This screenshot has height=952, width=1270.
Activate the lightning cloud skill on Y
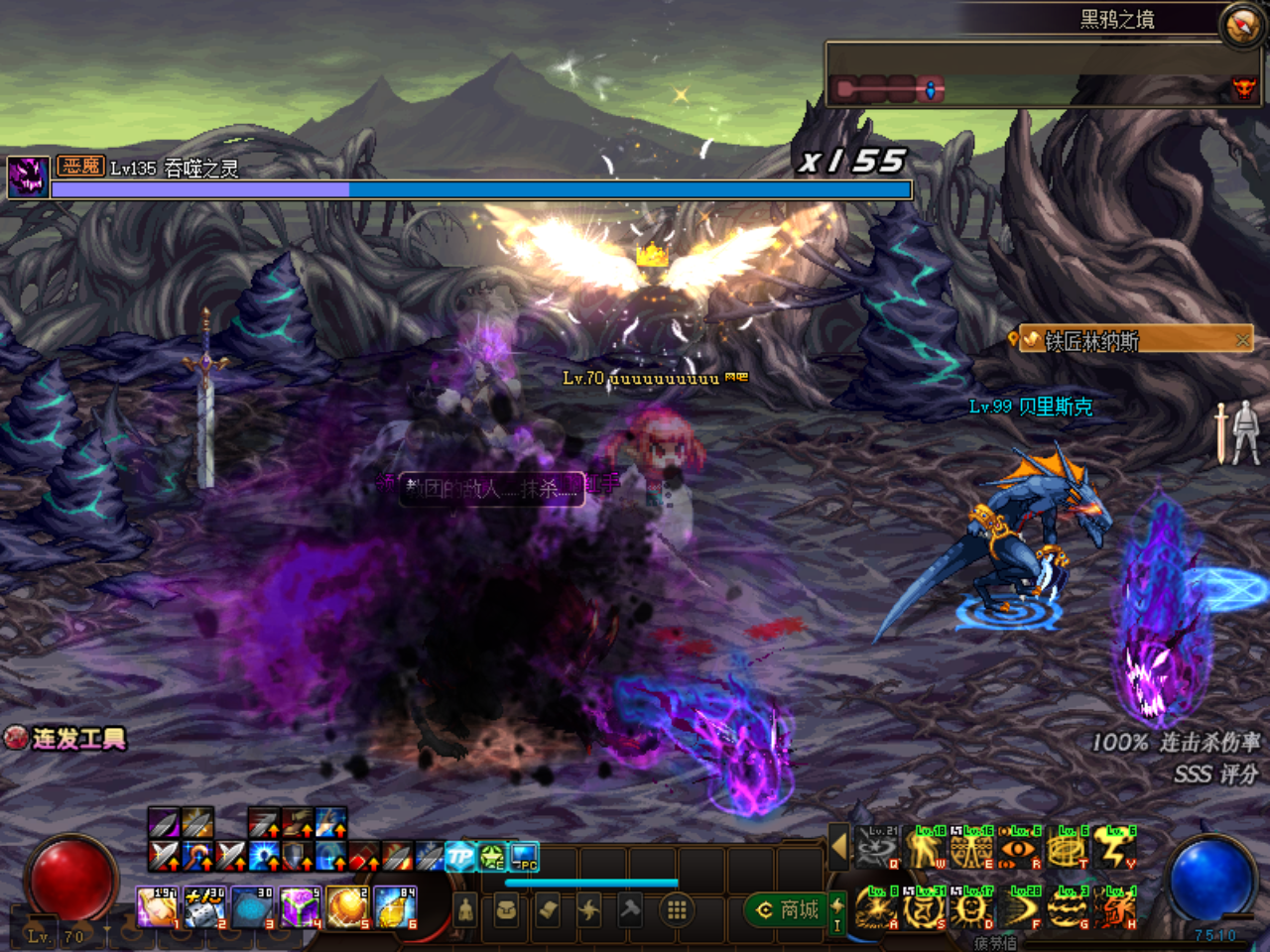point(1115,848)
